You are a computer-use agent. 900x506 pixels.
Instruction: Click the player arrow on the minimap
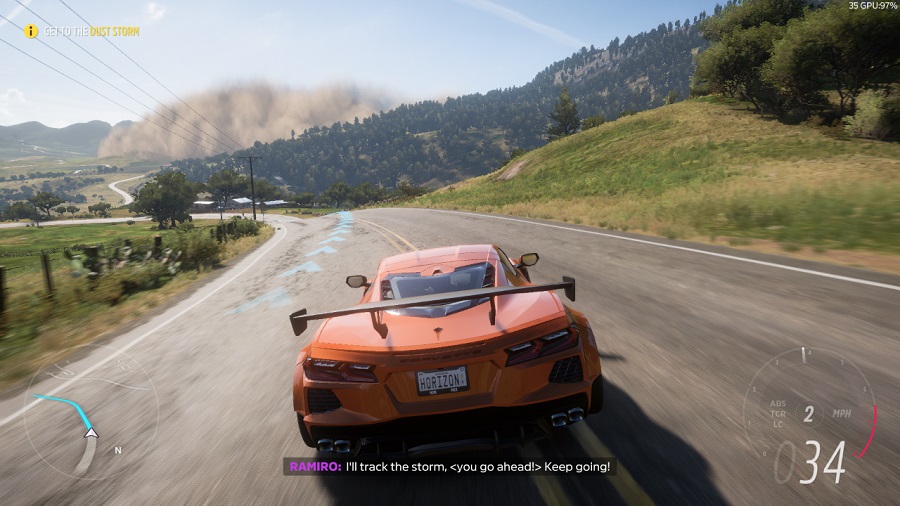pos(91,432)
